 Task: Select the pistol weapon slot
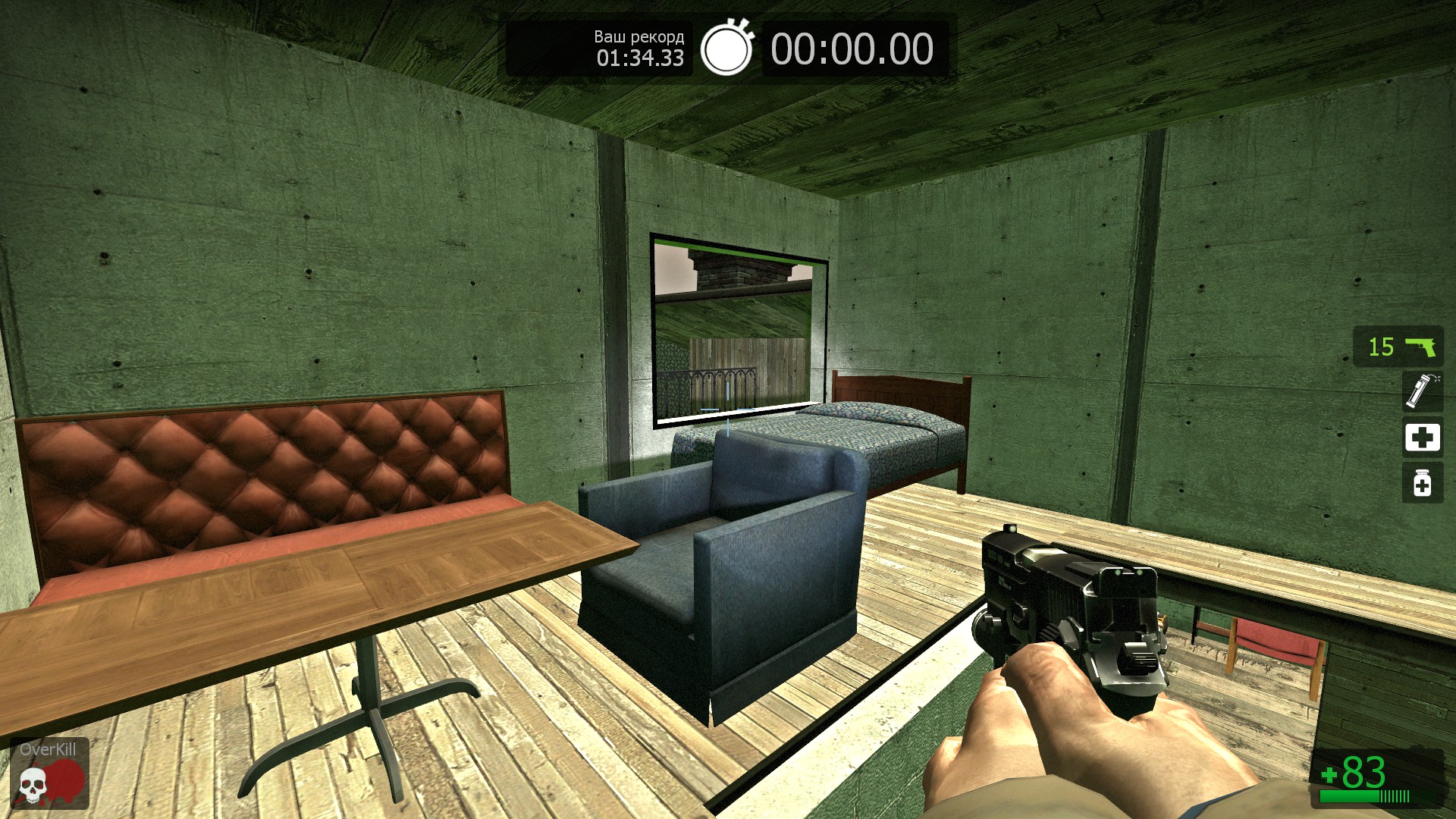(x=1398, y=347)
